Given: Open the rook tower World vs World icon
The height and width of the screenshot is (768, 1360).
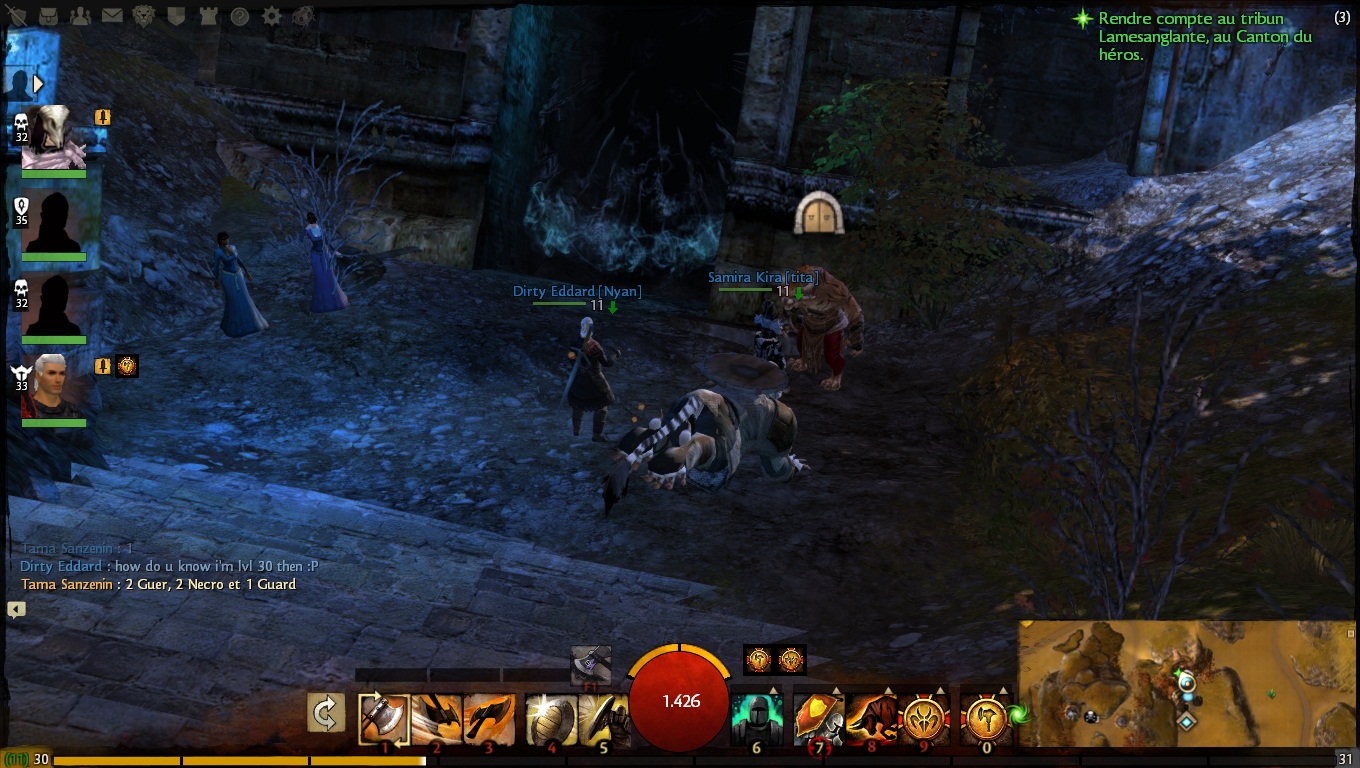Looking at the screenshot, I should (207, 16).
